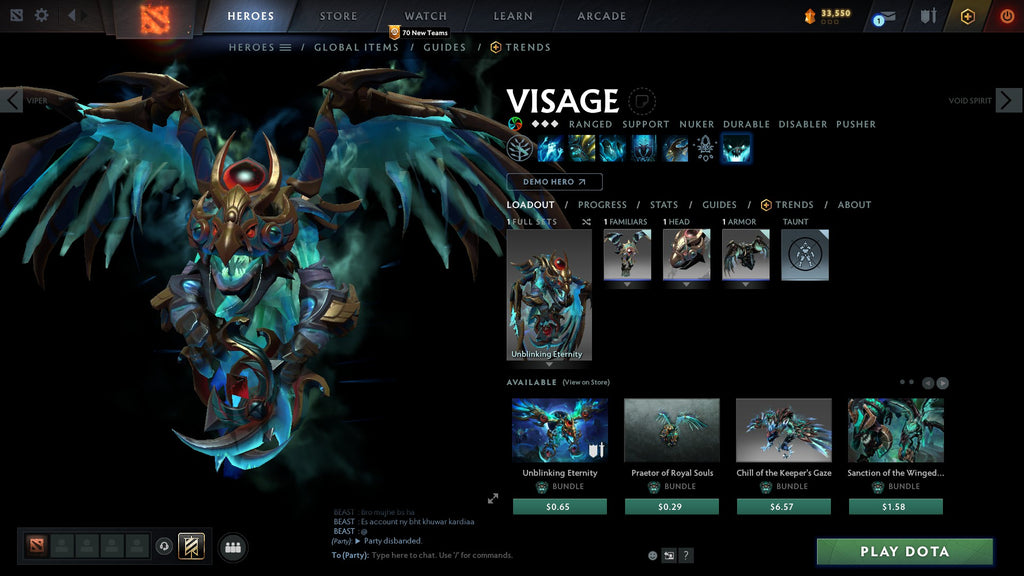This screenshot has width=1024, height=576.
Task: Show the Stats tab for Visage
Action: point(663,205)
